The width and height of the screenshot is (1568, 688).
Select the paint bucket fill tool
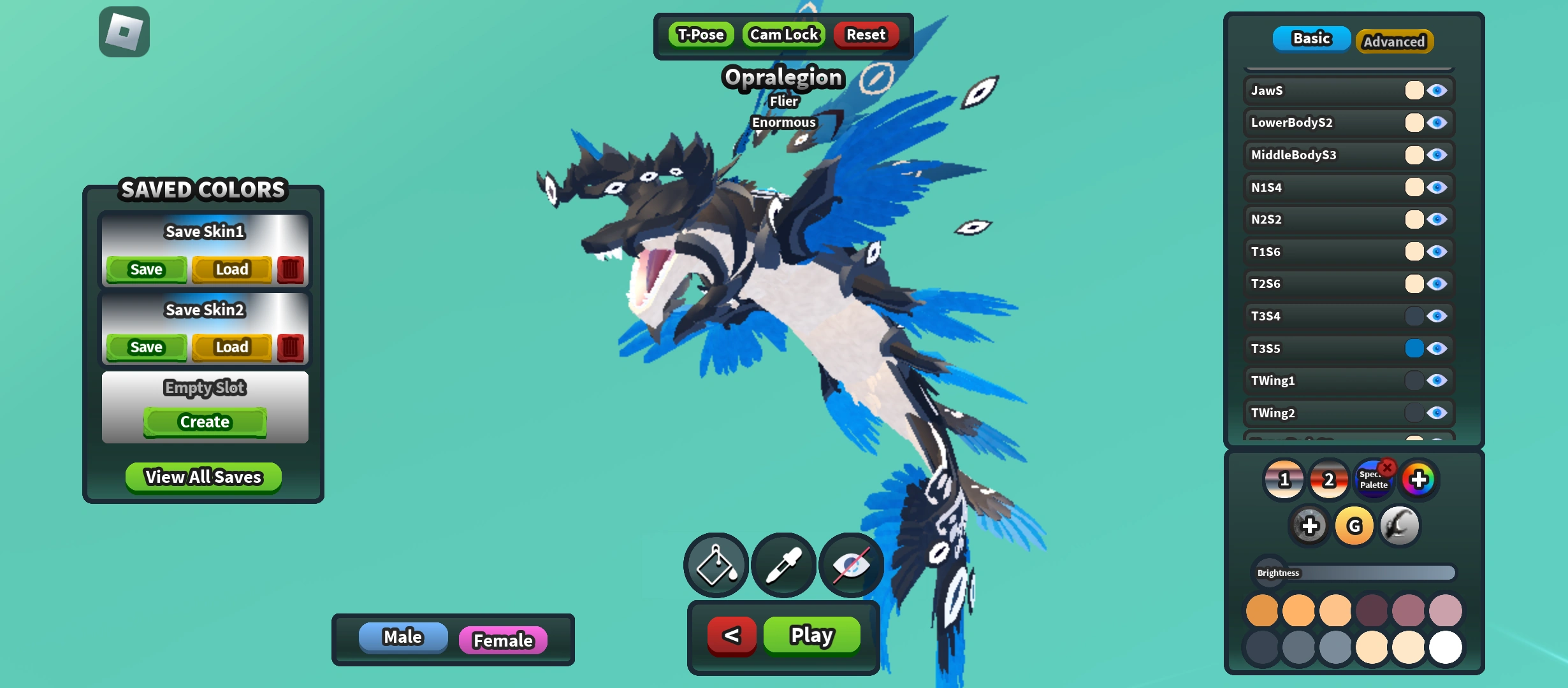pos(716,564)
